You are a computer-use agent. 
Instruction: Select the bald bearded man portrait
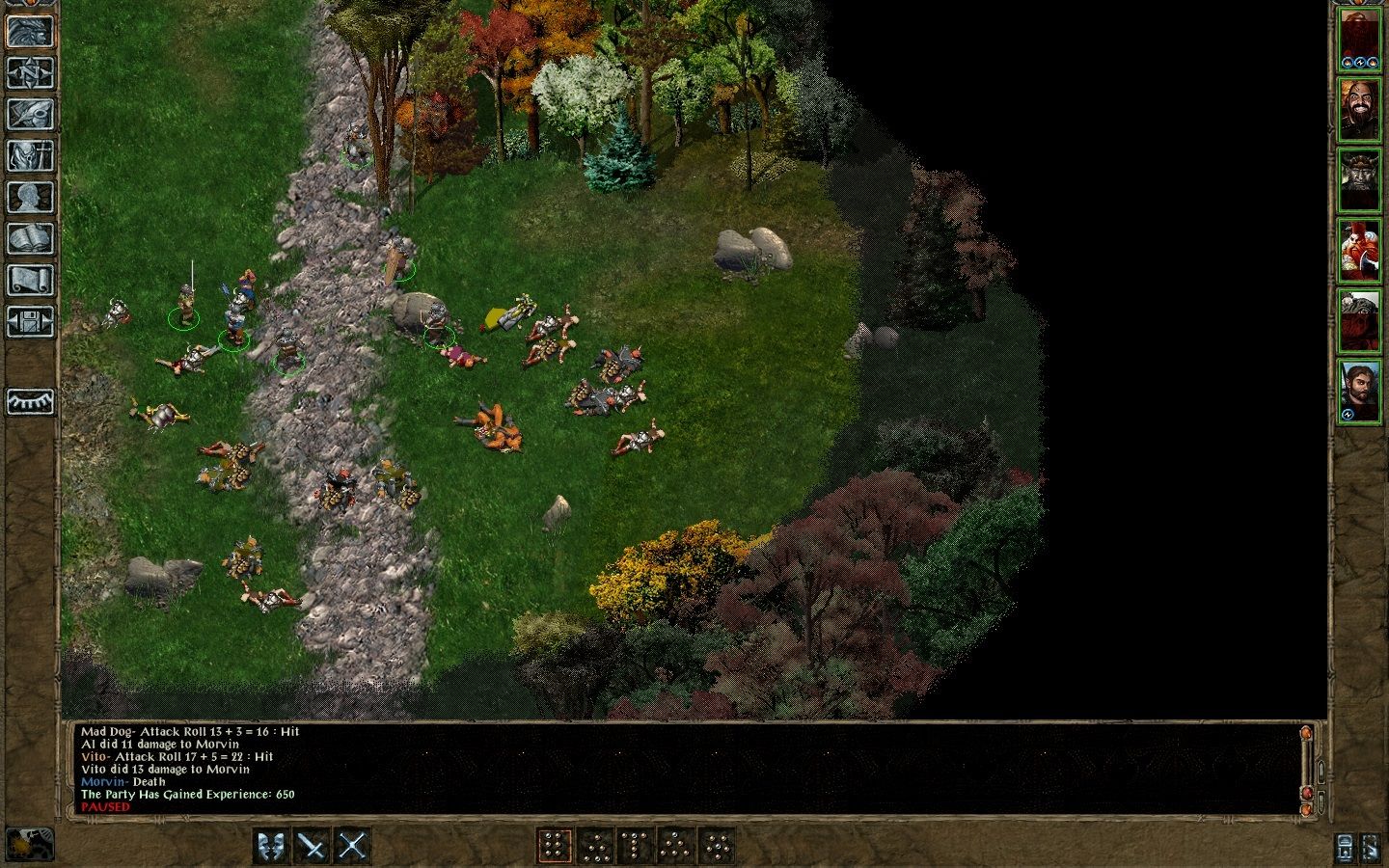pos(1358,110)
